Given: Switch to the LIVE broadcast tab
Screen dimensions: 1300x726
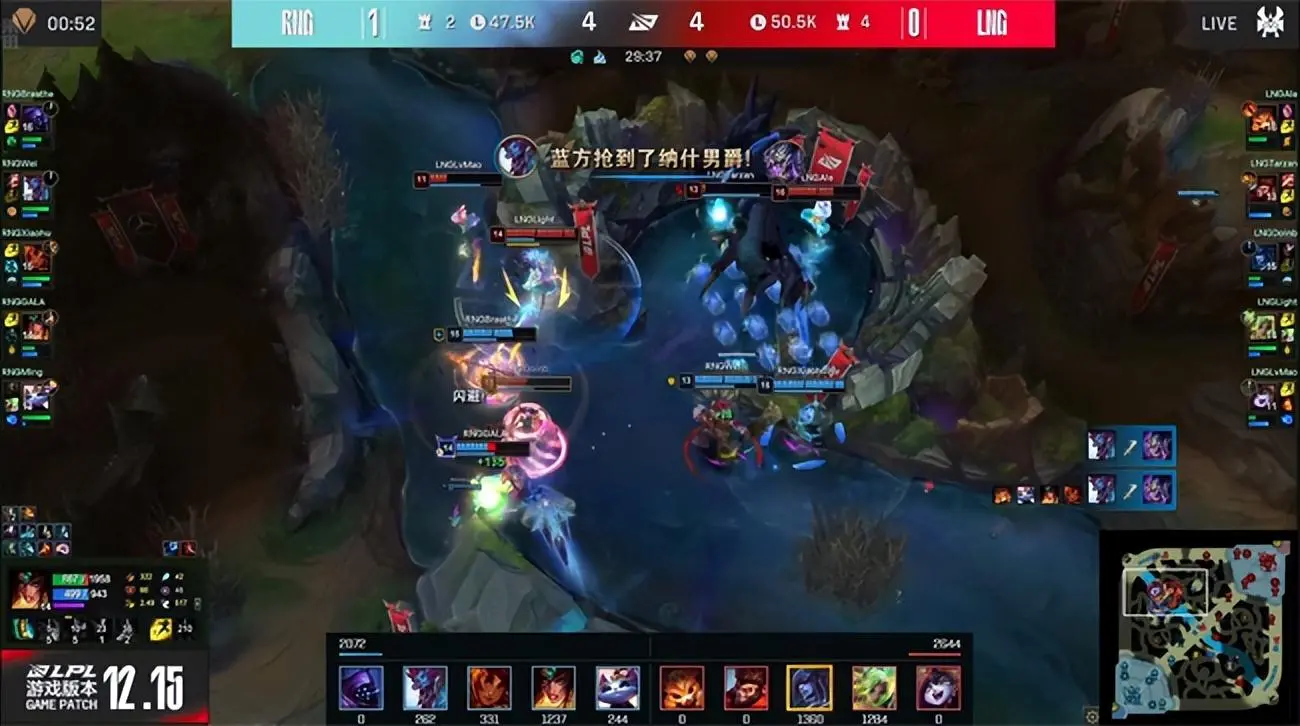Looking at the screenshot, I should coord(1217,22).
